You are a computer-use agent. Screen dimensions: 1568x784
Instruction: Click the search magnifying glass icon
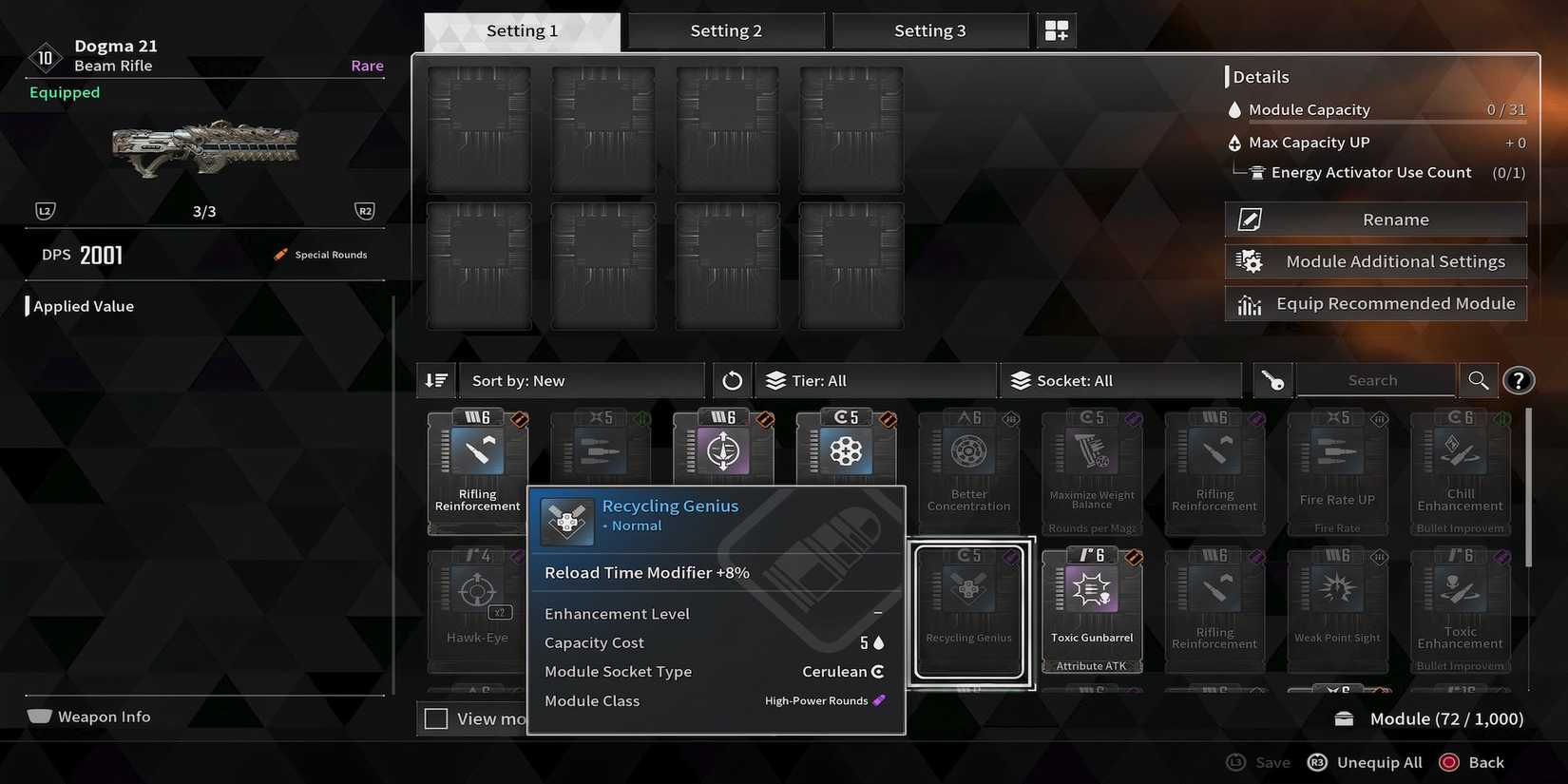(1479, 380)
